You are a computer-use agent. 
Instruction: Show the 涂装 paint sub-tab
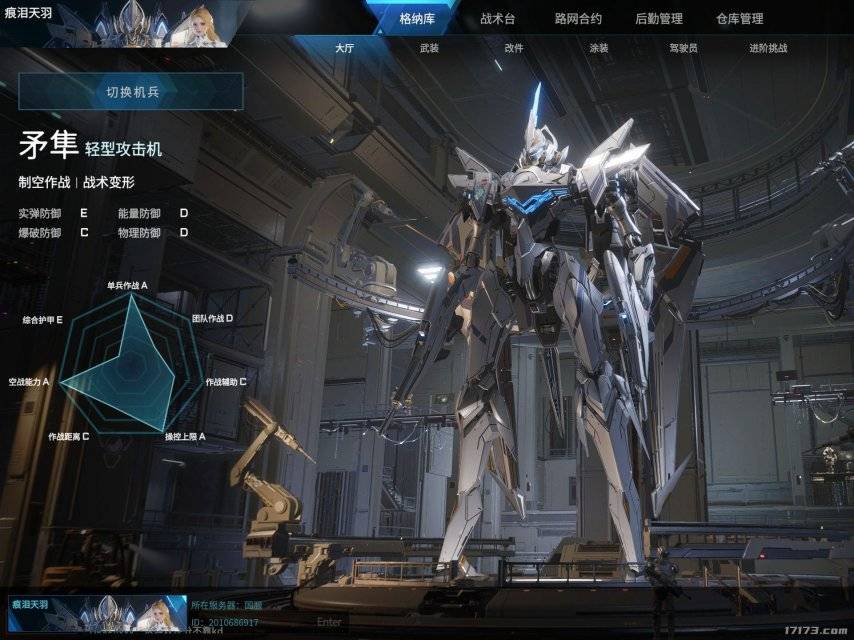(599, 48)
